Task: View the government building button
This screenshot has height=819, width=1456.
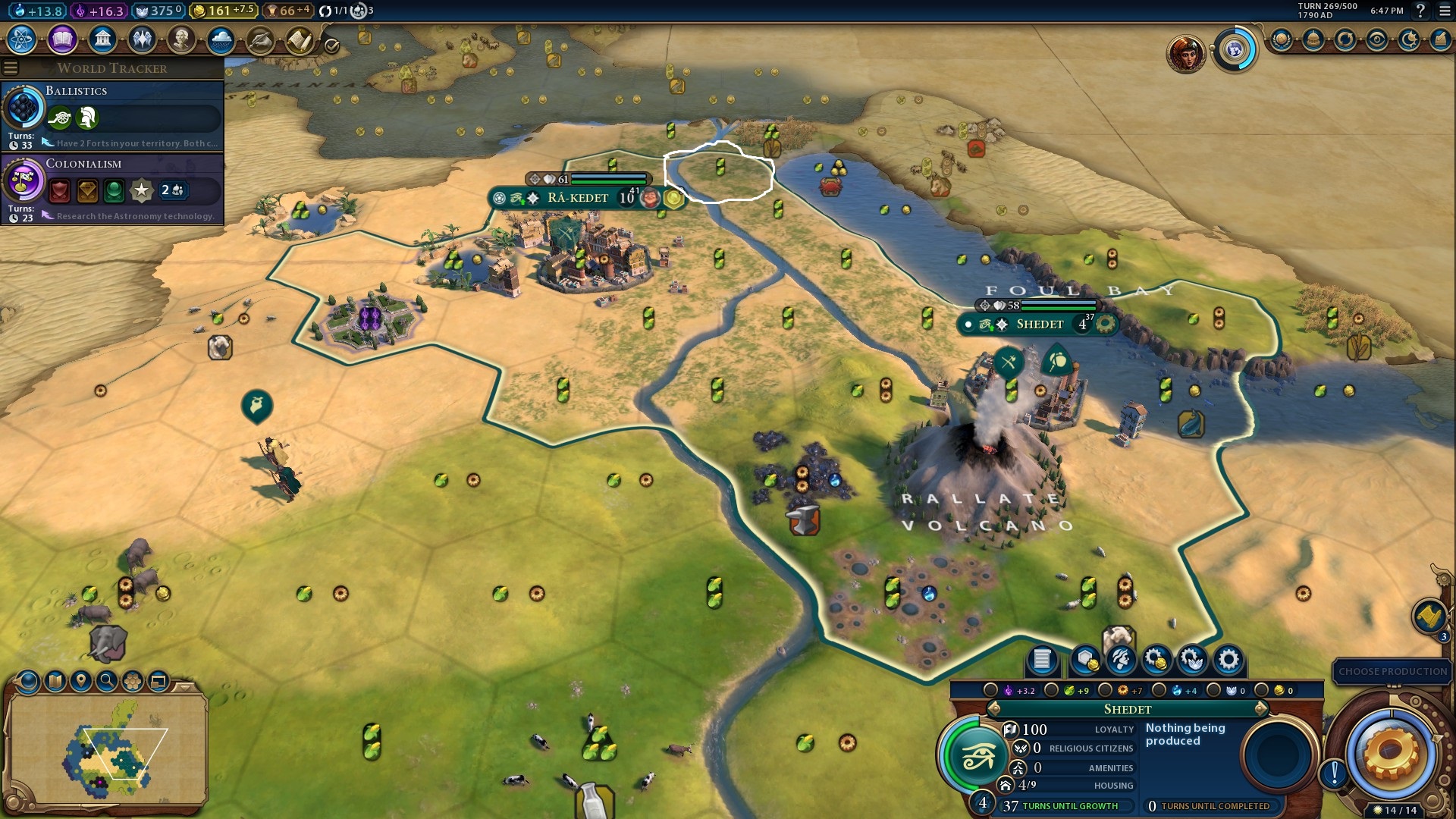Action: (102, 39)
